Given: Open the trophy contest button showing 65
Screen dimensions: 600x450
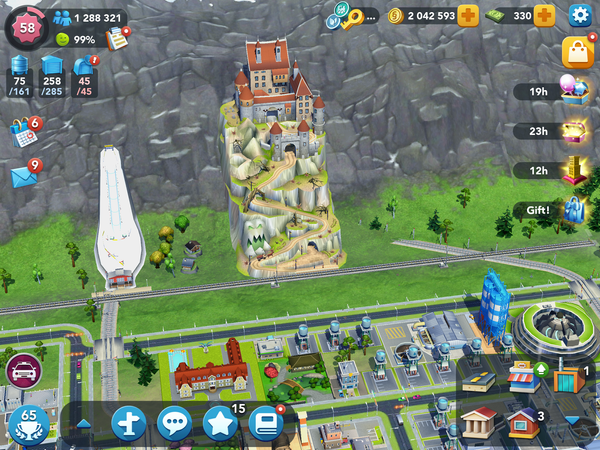Looking at the screenshot, I should [x=28, y=425].
